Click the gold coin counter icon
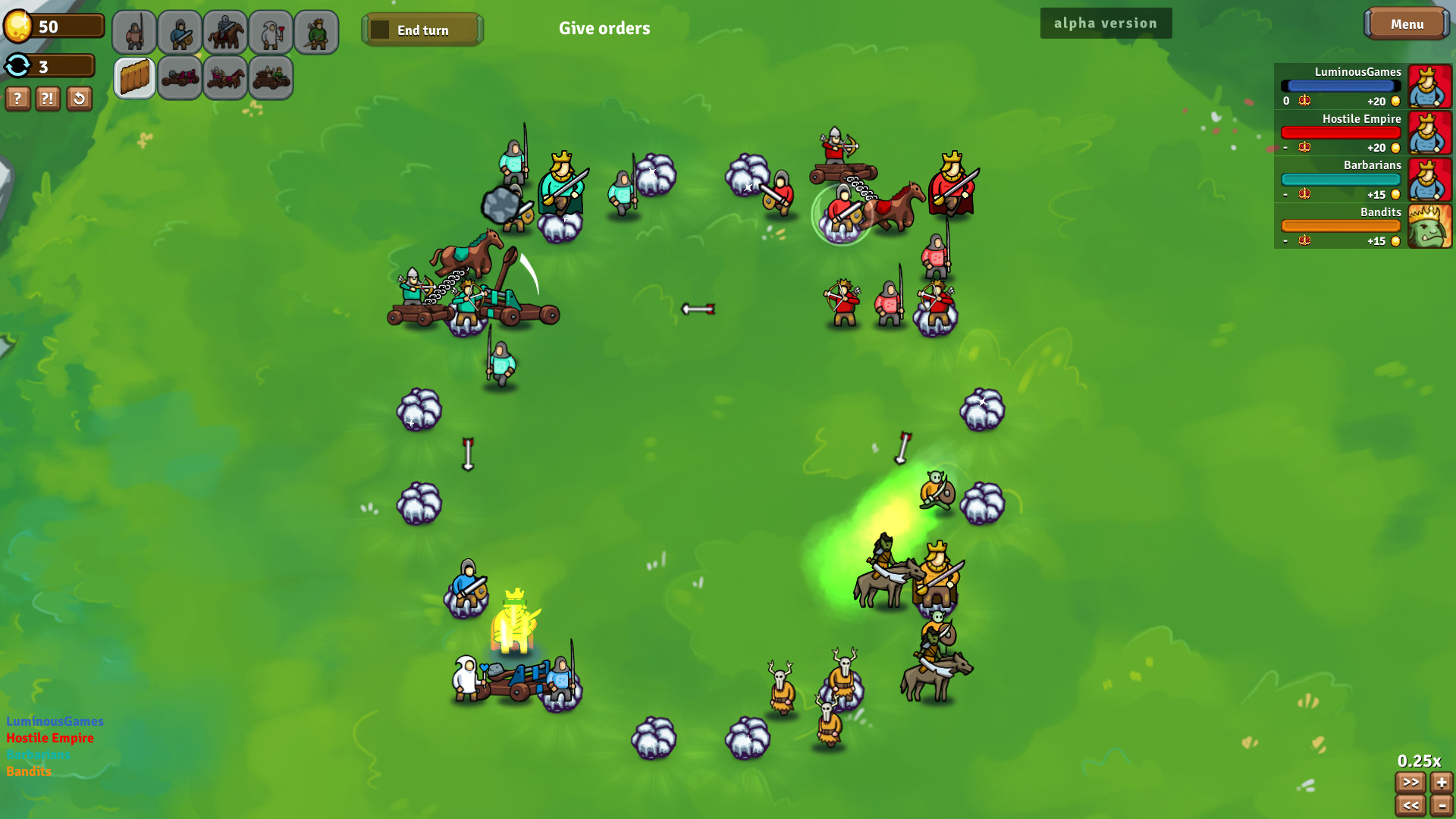1456x819 pixels. [18, 25]
